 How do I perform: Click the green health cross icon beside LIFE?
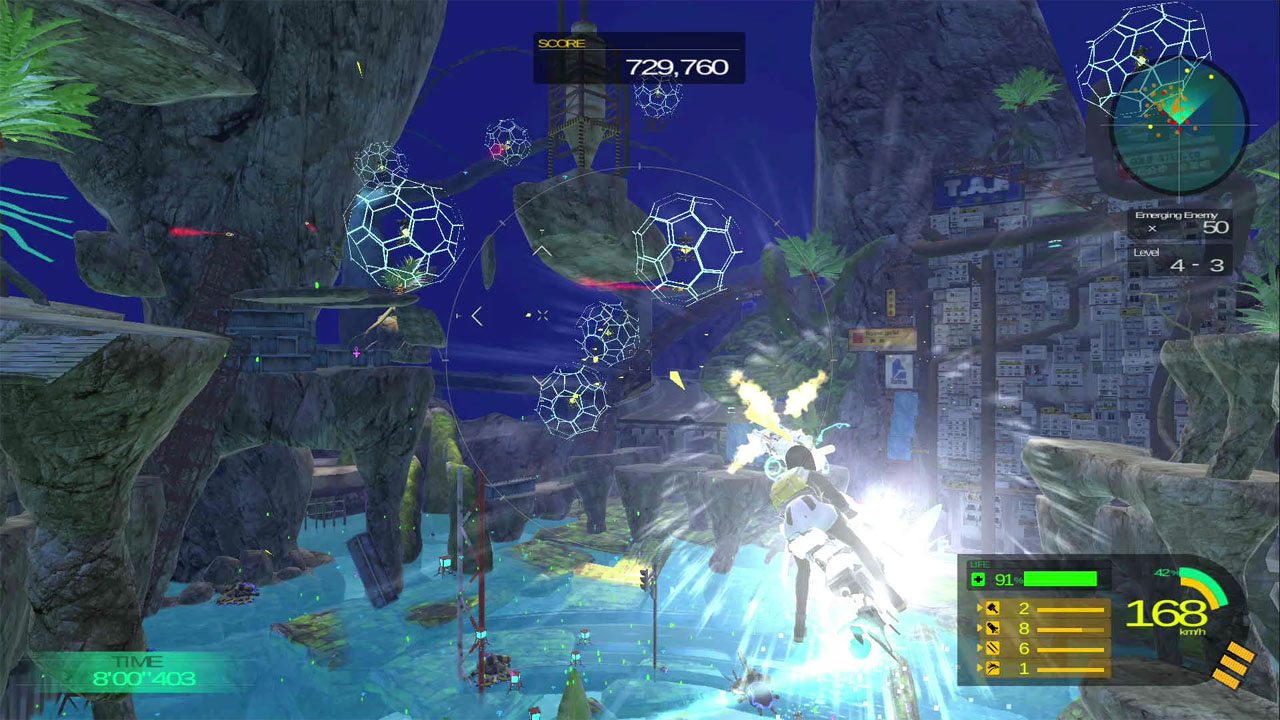coord(978,578)
